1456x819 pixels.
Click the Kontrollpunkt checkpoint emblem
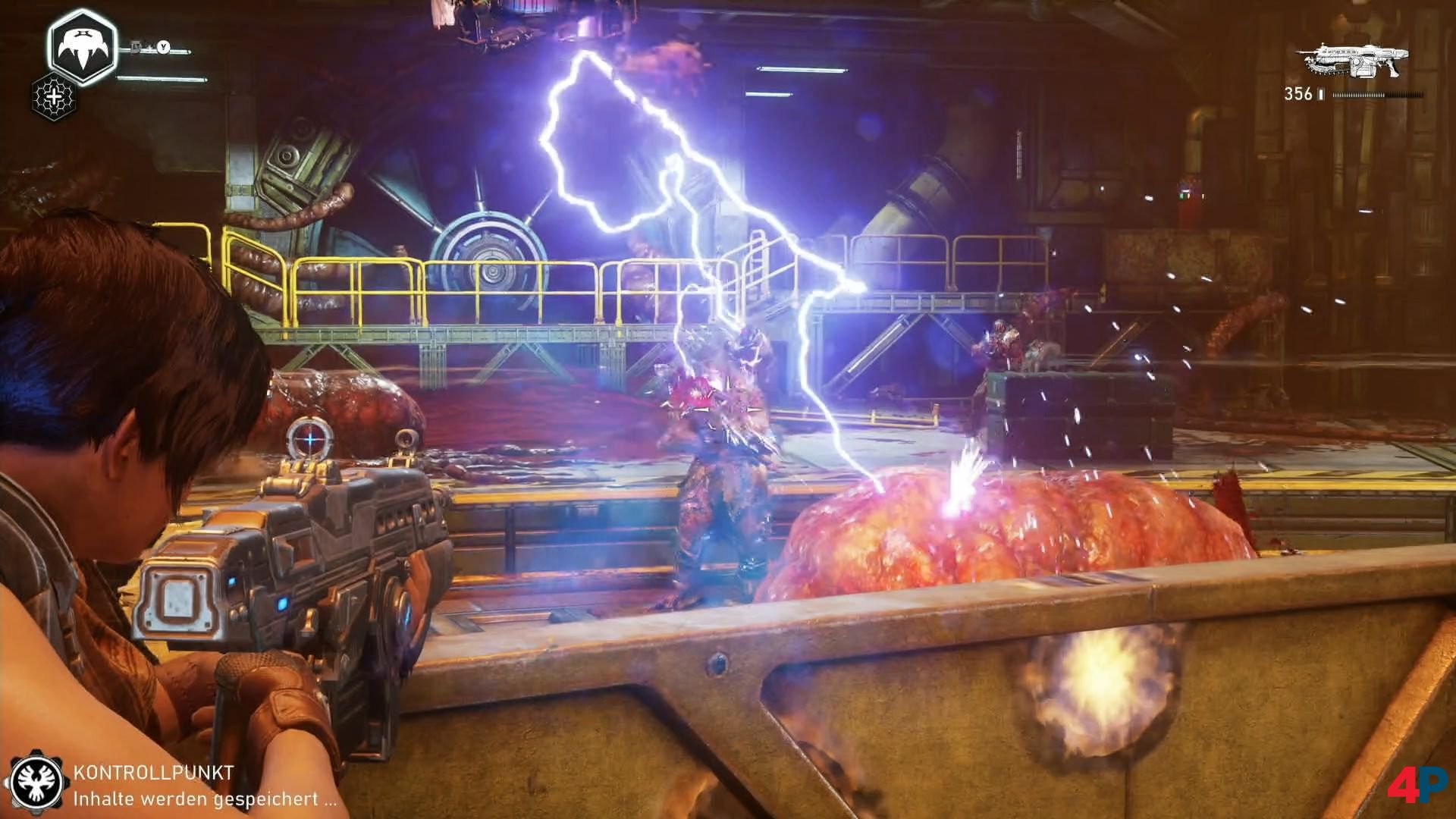35,782
